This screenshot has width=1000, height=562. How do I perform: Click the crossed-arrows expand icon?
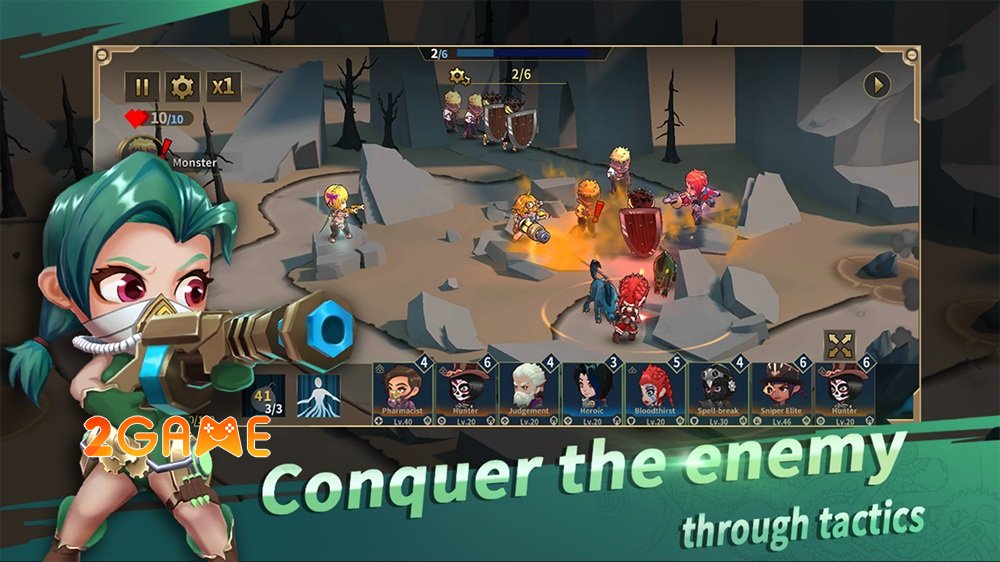pos(839,346)
